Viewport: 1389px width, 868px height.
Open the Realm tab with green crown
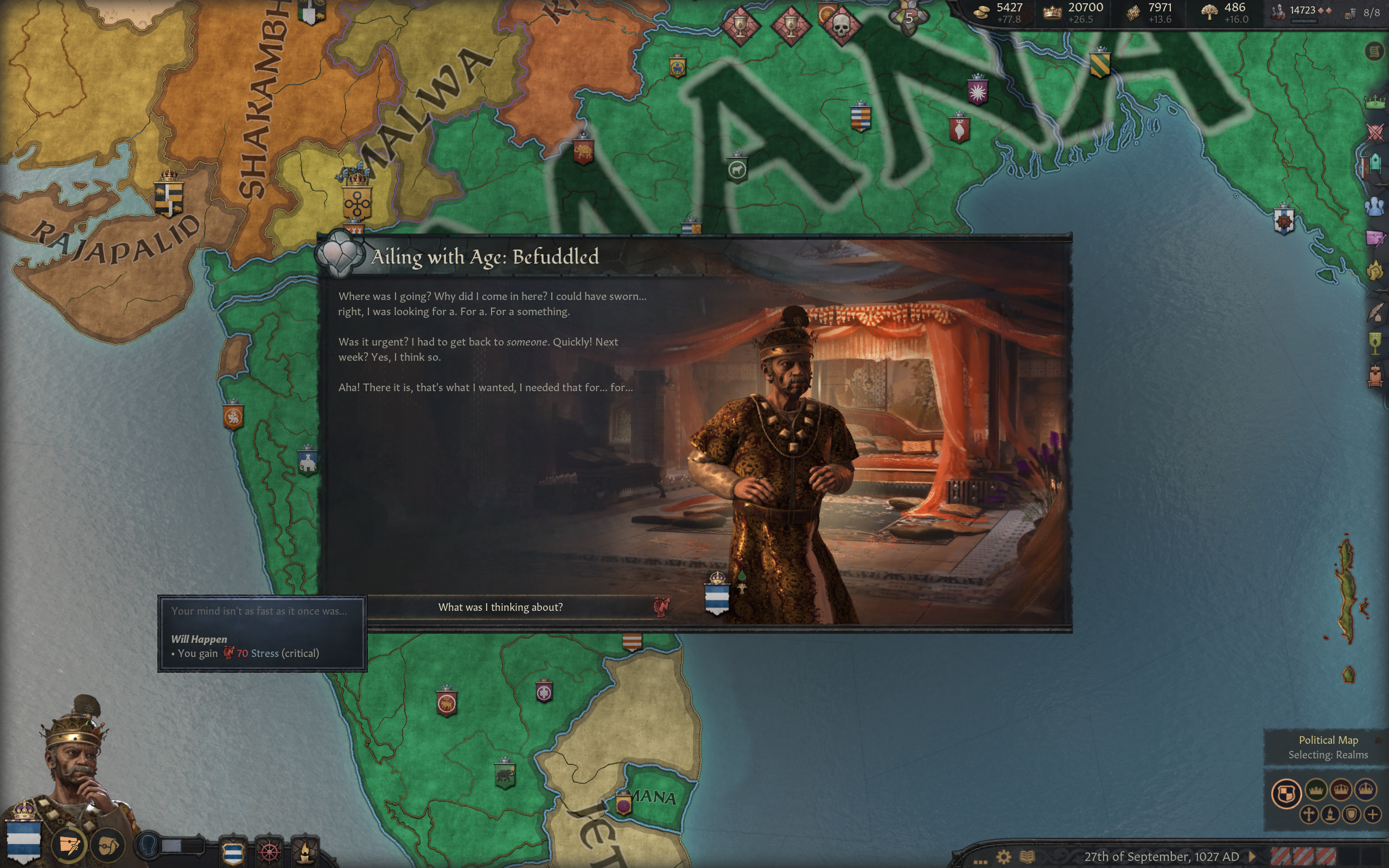[x=1375, y=103]
